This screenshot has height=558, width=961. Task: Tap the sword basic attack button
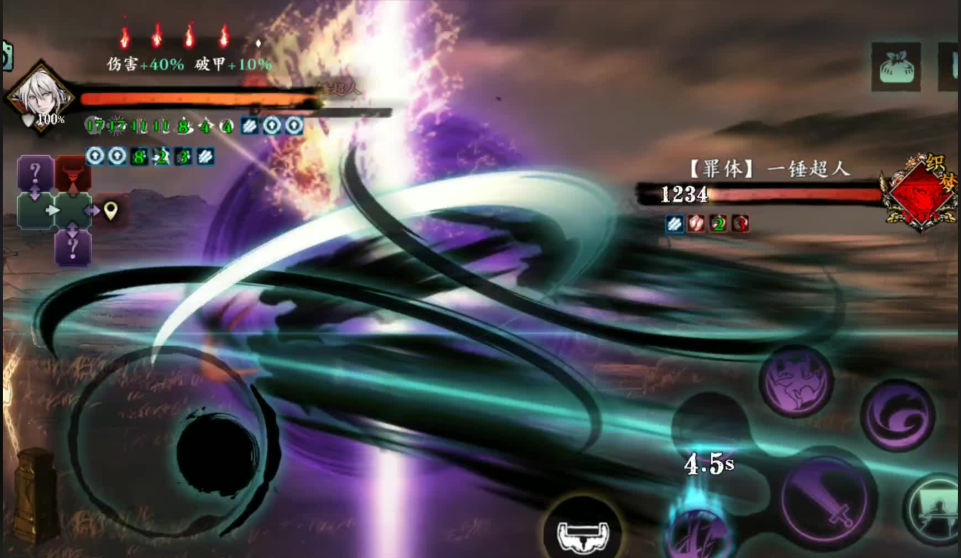click(828, 499)
